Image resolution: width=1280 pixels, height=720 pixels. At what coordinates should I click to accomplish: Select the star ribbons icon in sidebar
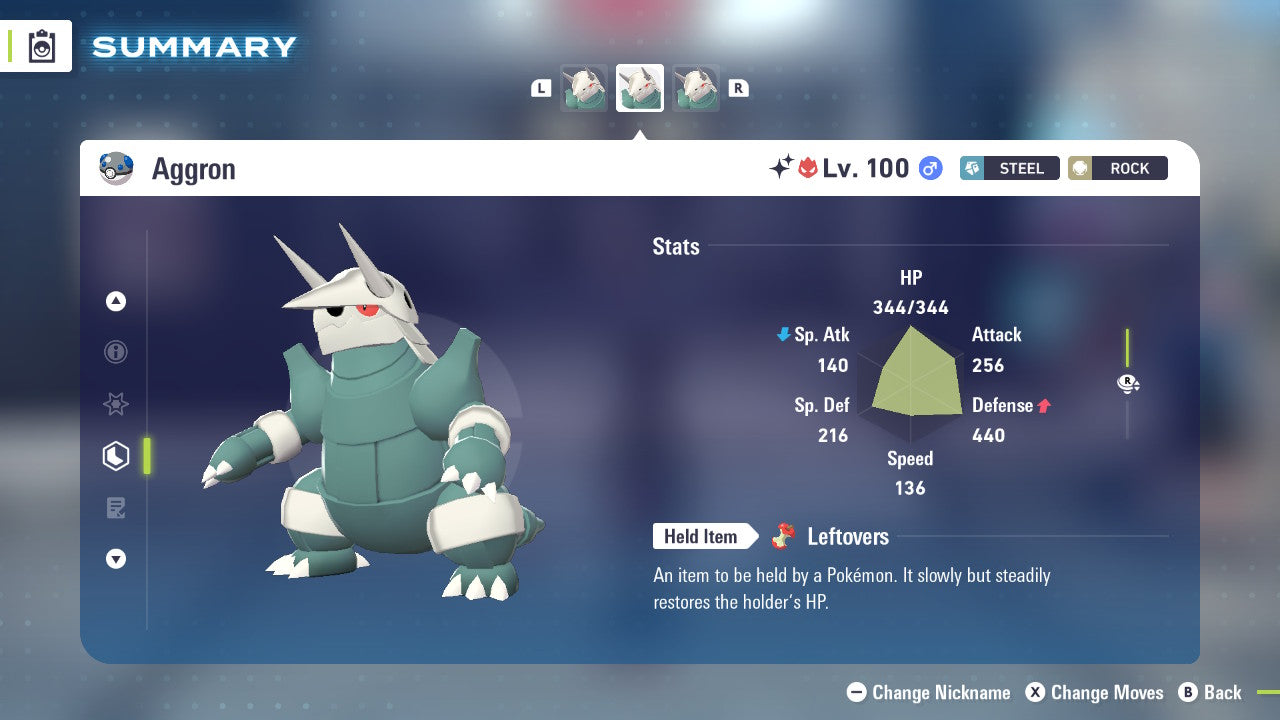[x=116, y=404]
